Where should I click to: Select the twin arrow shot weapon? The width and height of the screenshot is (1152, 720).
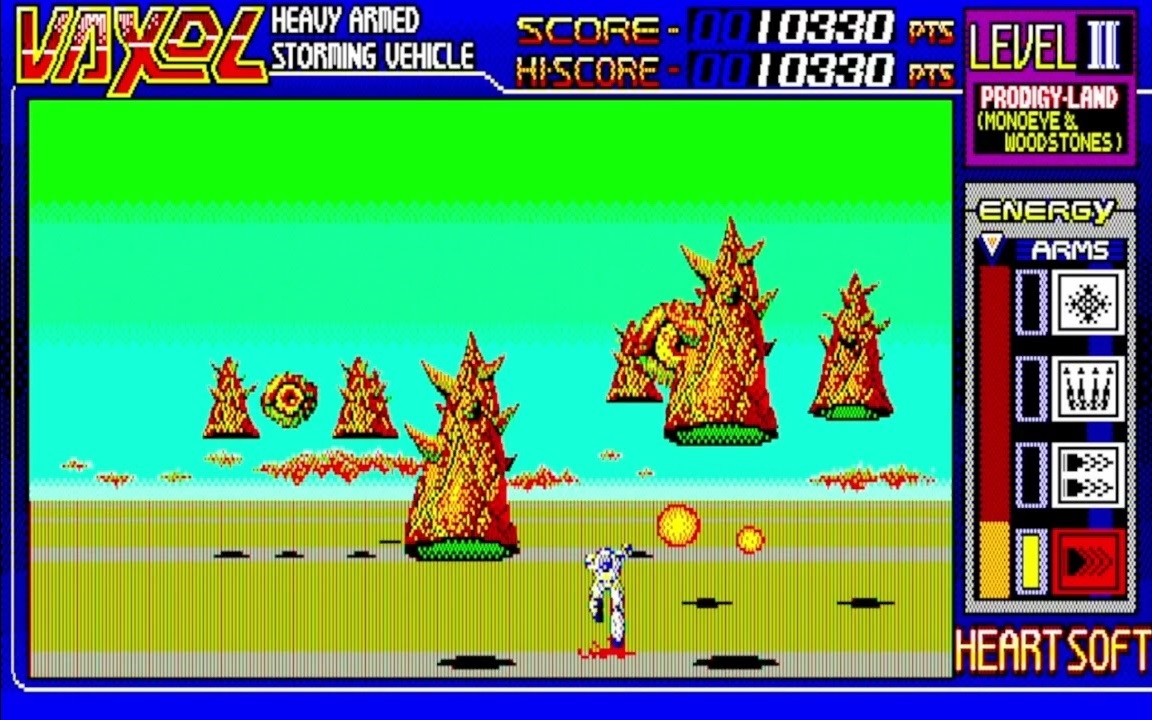coord(1088,474)
